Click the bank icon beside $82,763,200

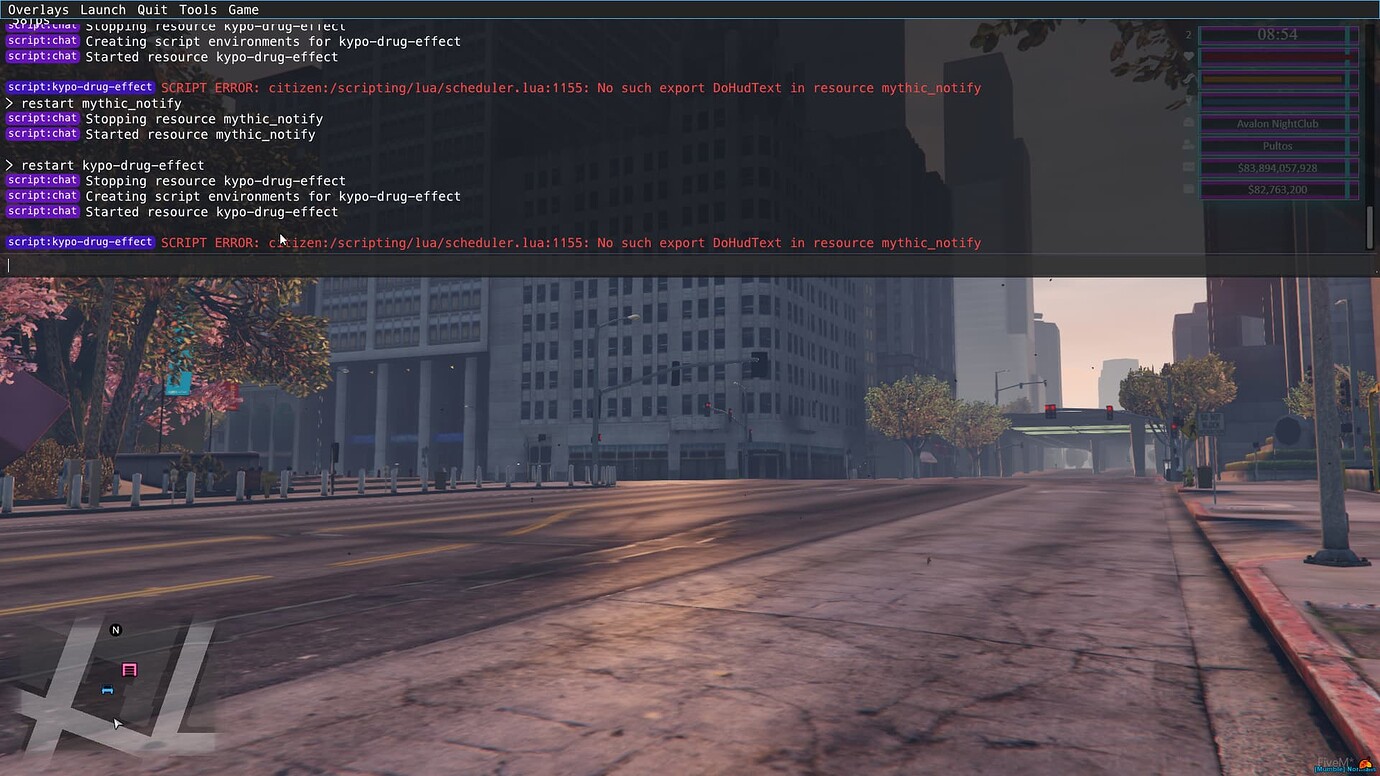click(x=1188, y=189)
